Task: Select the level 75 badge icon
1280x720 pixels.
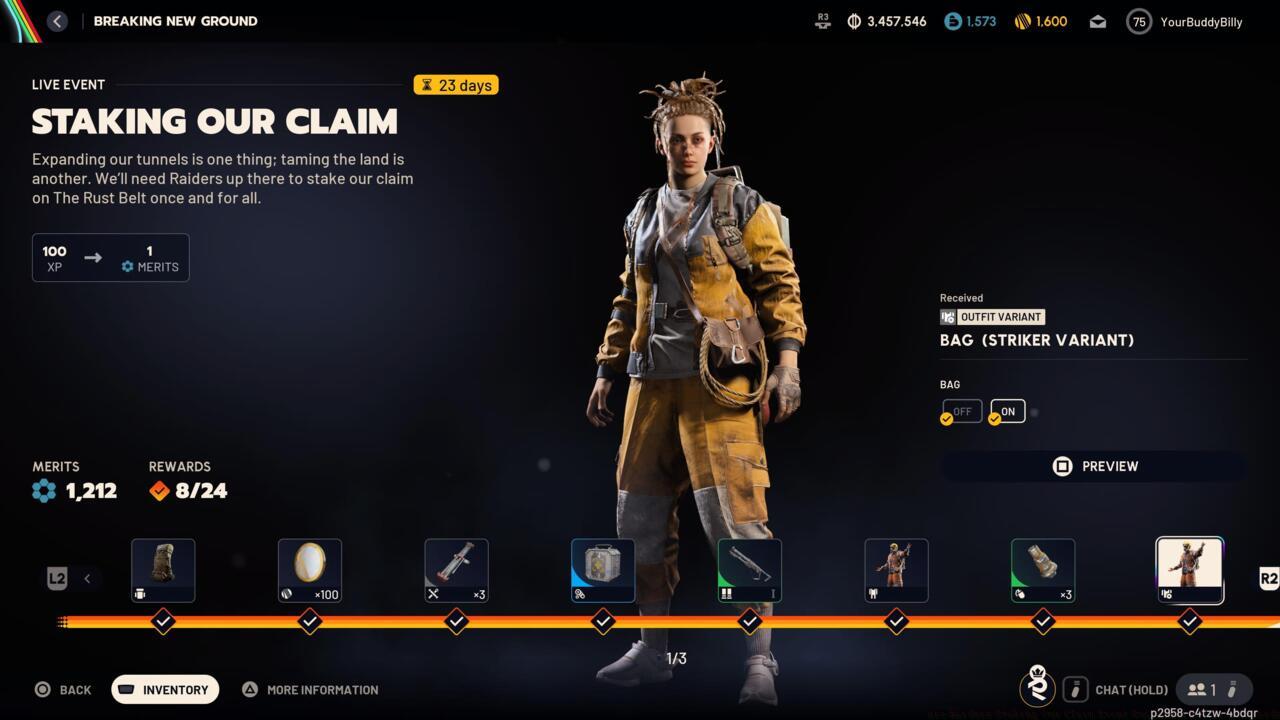Action: click(x=1138, y=20)
